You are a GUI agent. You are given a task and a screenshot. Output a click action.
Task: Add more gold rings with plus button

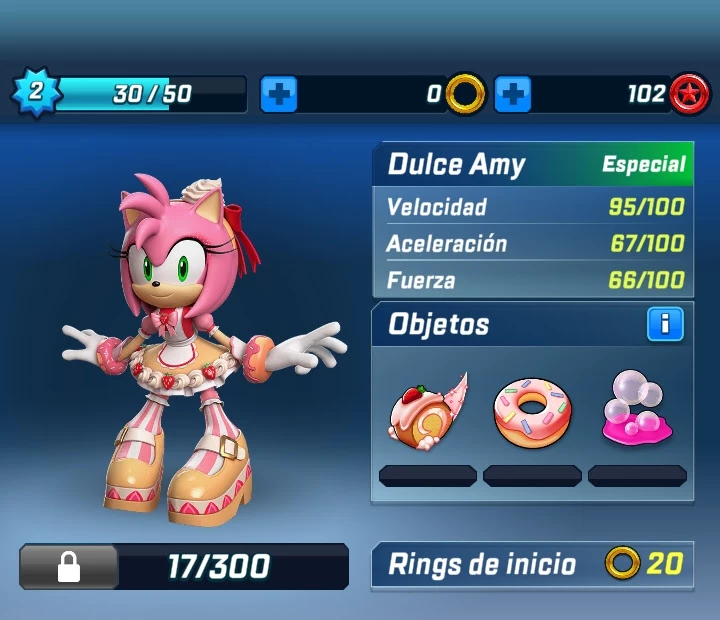279,95
